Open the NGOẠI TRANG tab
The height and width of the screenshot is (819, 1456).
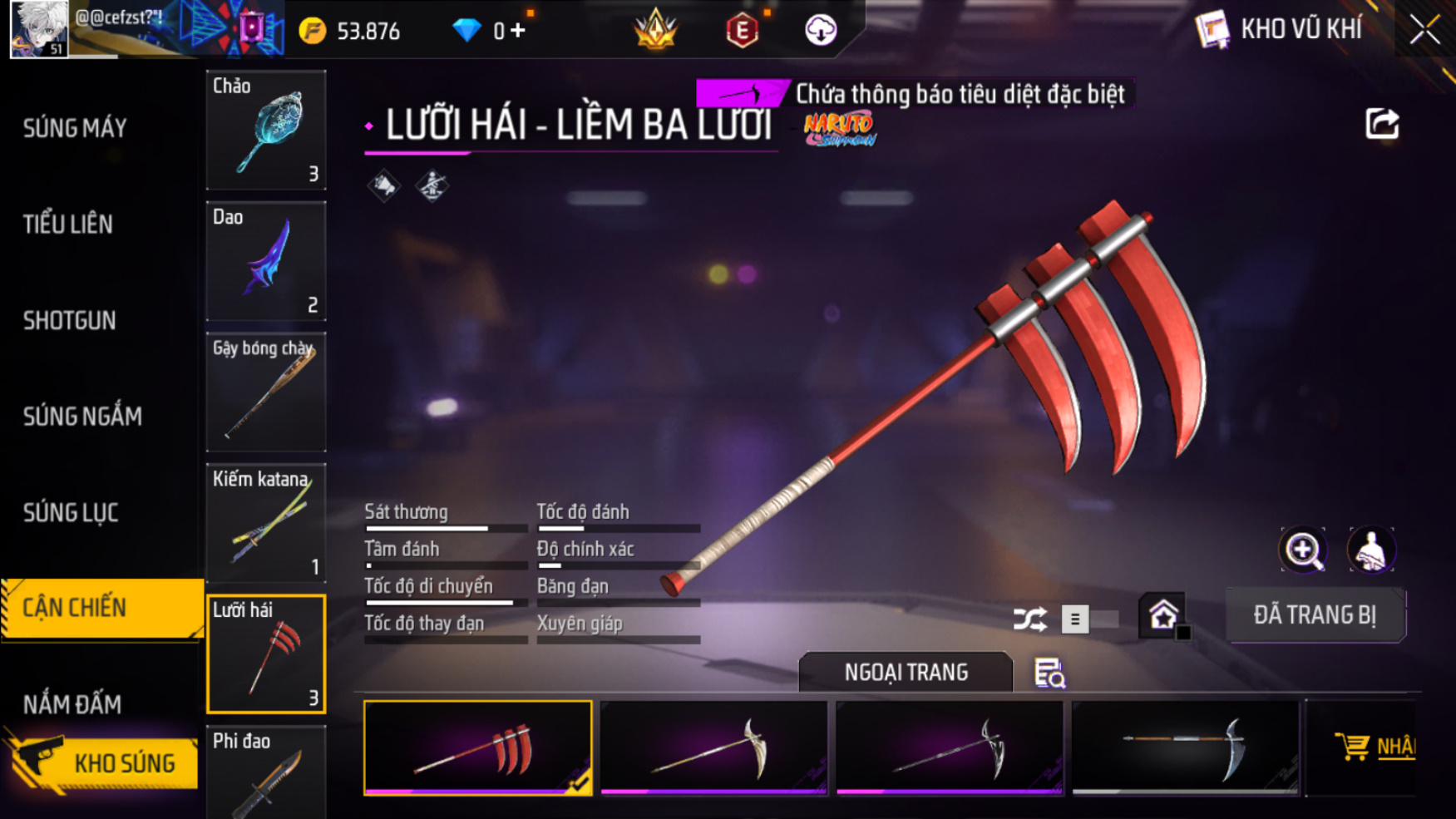pos(906,673)
